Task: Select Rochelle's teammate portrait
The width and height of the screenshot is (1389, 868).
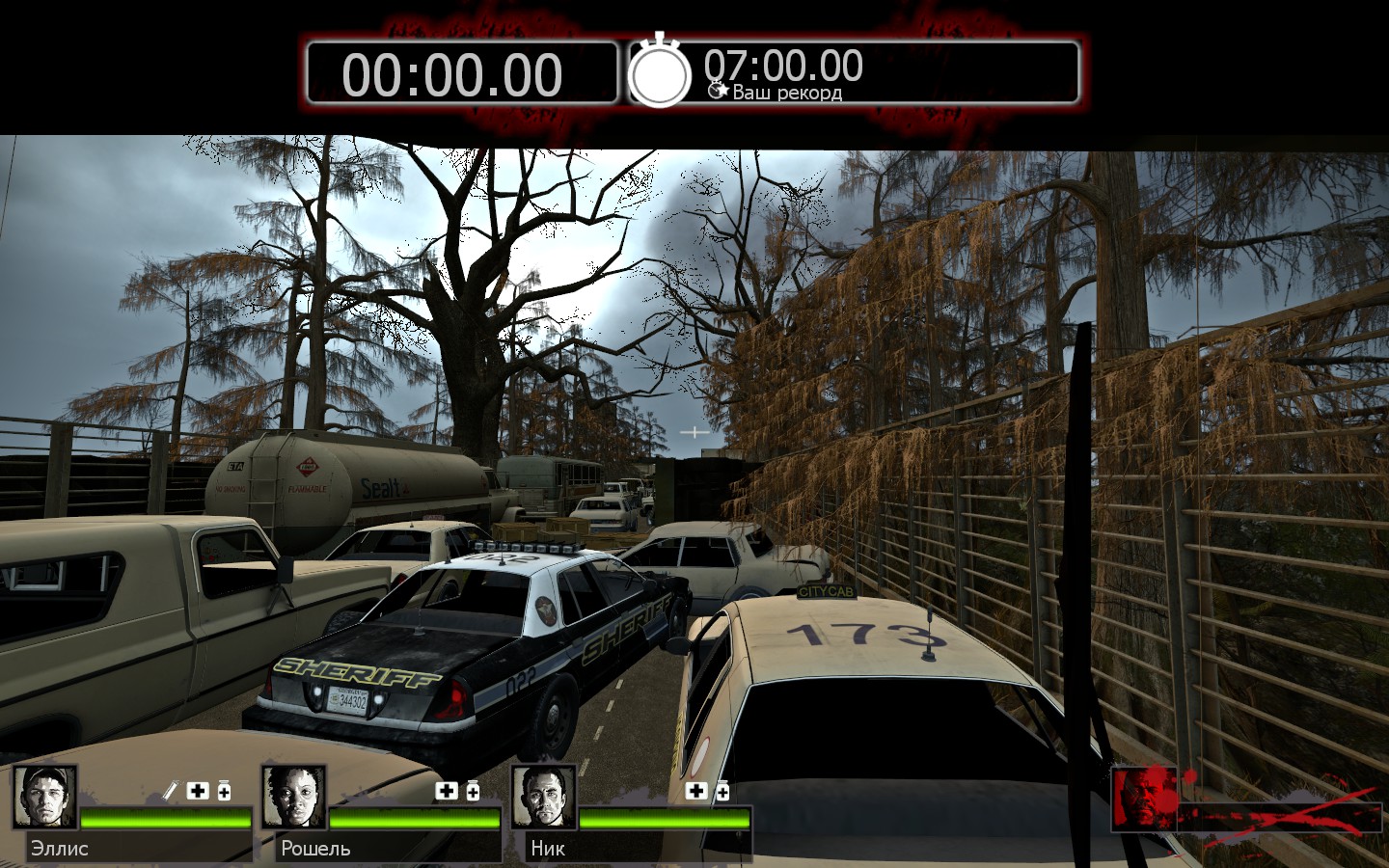Action: [x=294, y=797]
